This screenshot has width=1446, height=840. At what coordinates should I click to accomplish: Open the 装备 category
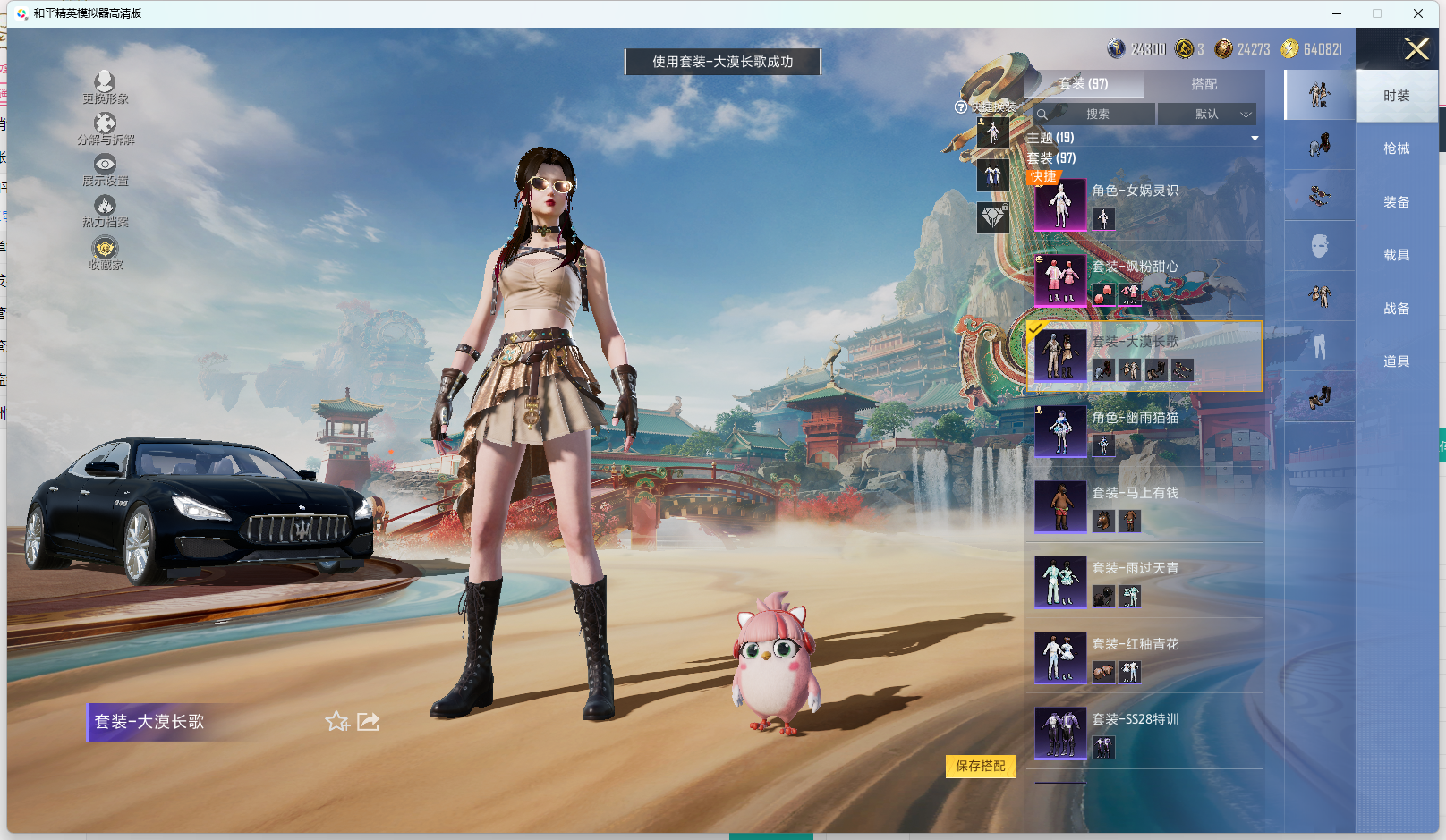click(1396, 202)
